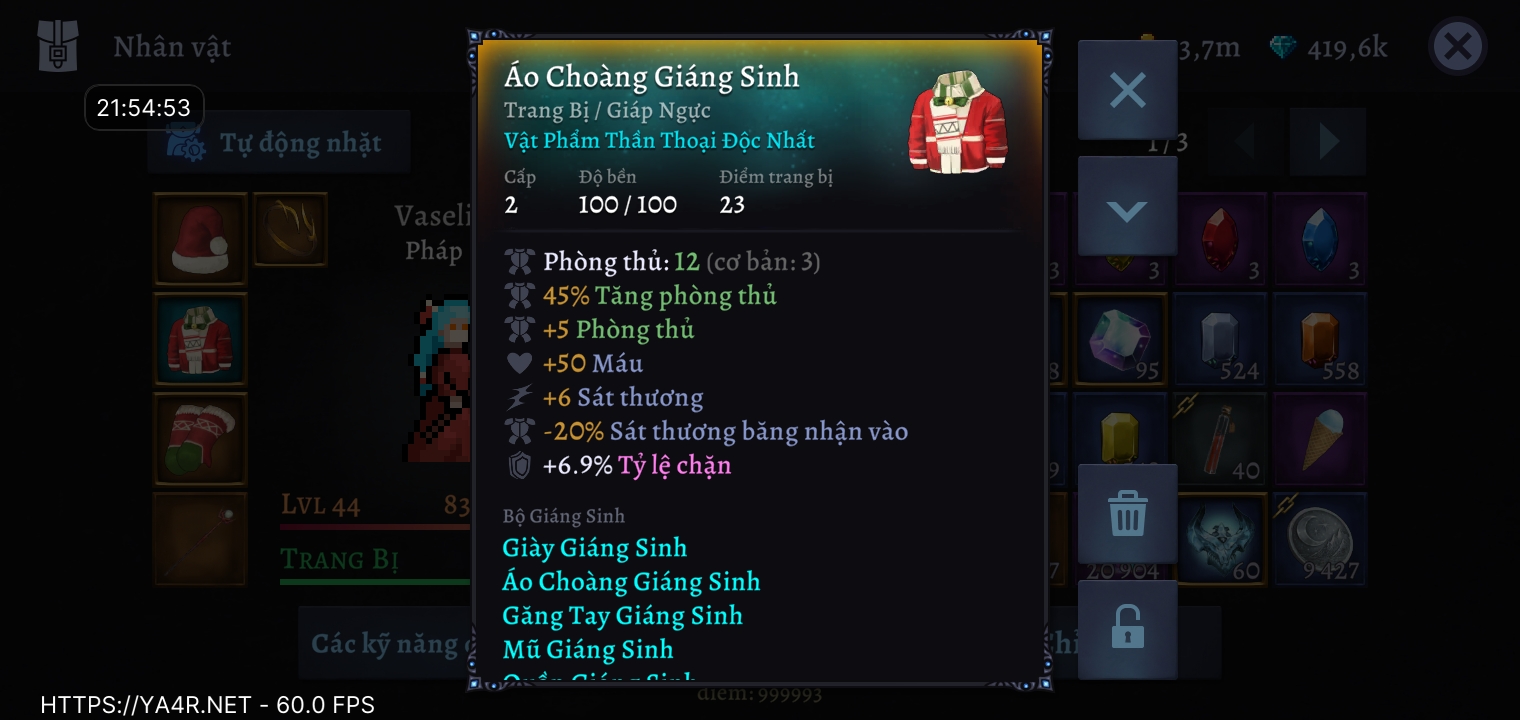This screenshot has height=720, width=1520.
Task: Select the silver coin stack of 9427
Action: pyautogui.click(x=1320, y=538)
